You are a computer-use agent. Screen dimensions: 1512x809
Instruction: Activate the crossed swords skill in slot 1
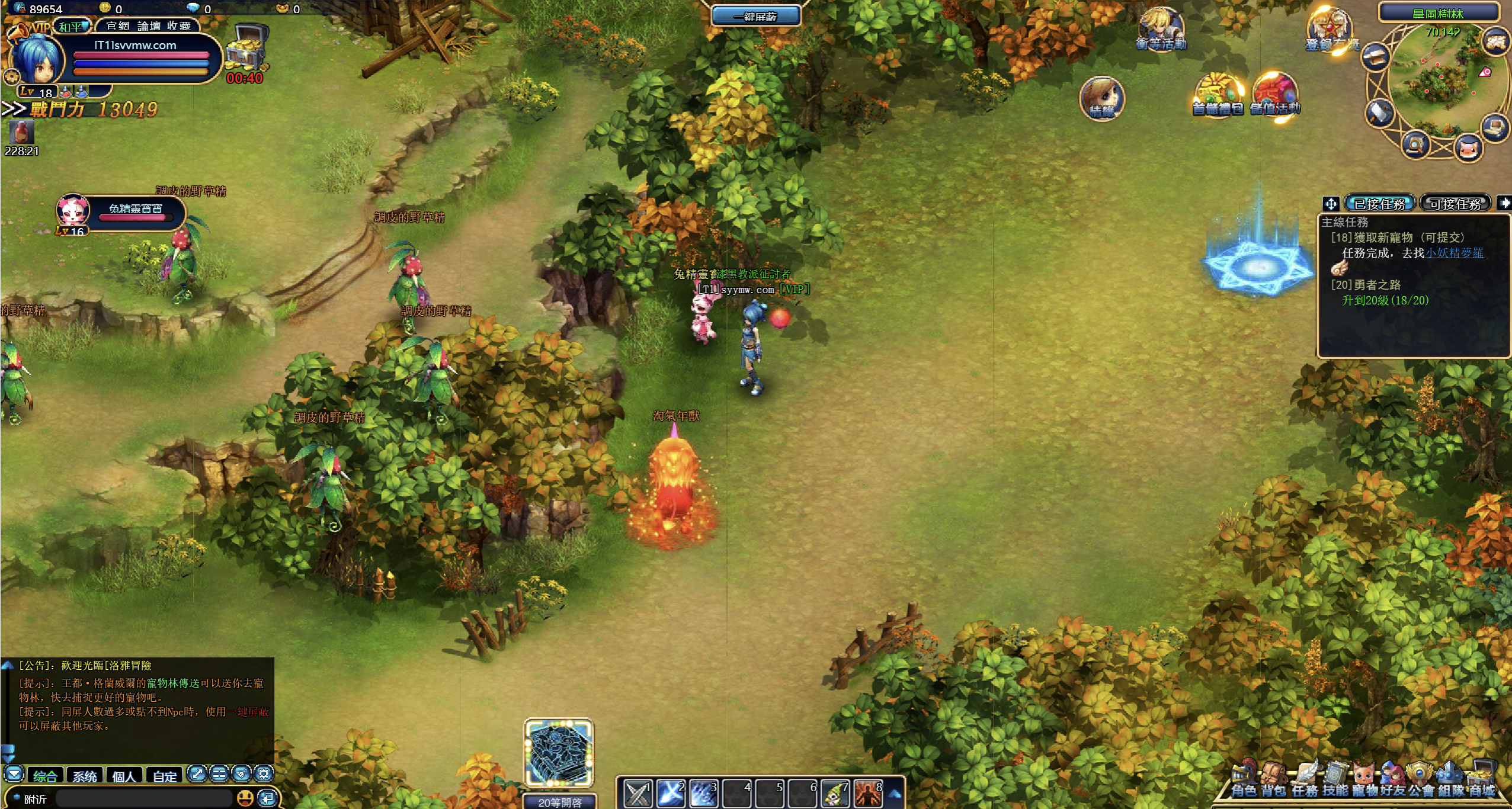tap(638, 793)
